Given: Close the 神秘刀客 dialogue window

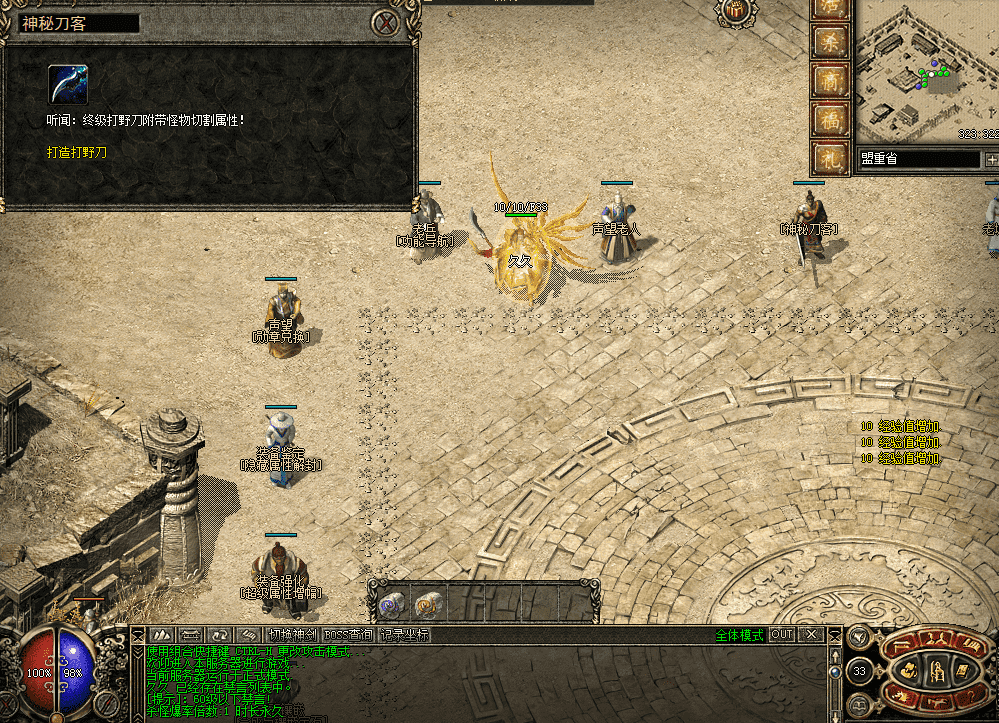Looking at the screenshot, I should [385, 23].
